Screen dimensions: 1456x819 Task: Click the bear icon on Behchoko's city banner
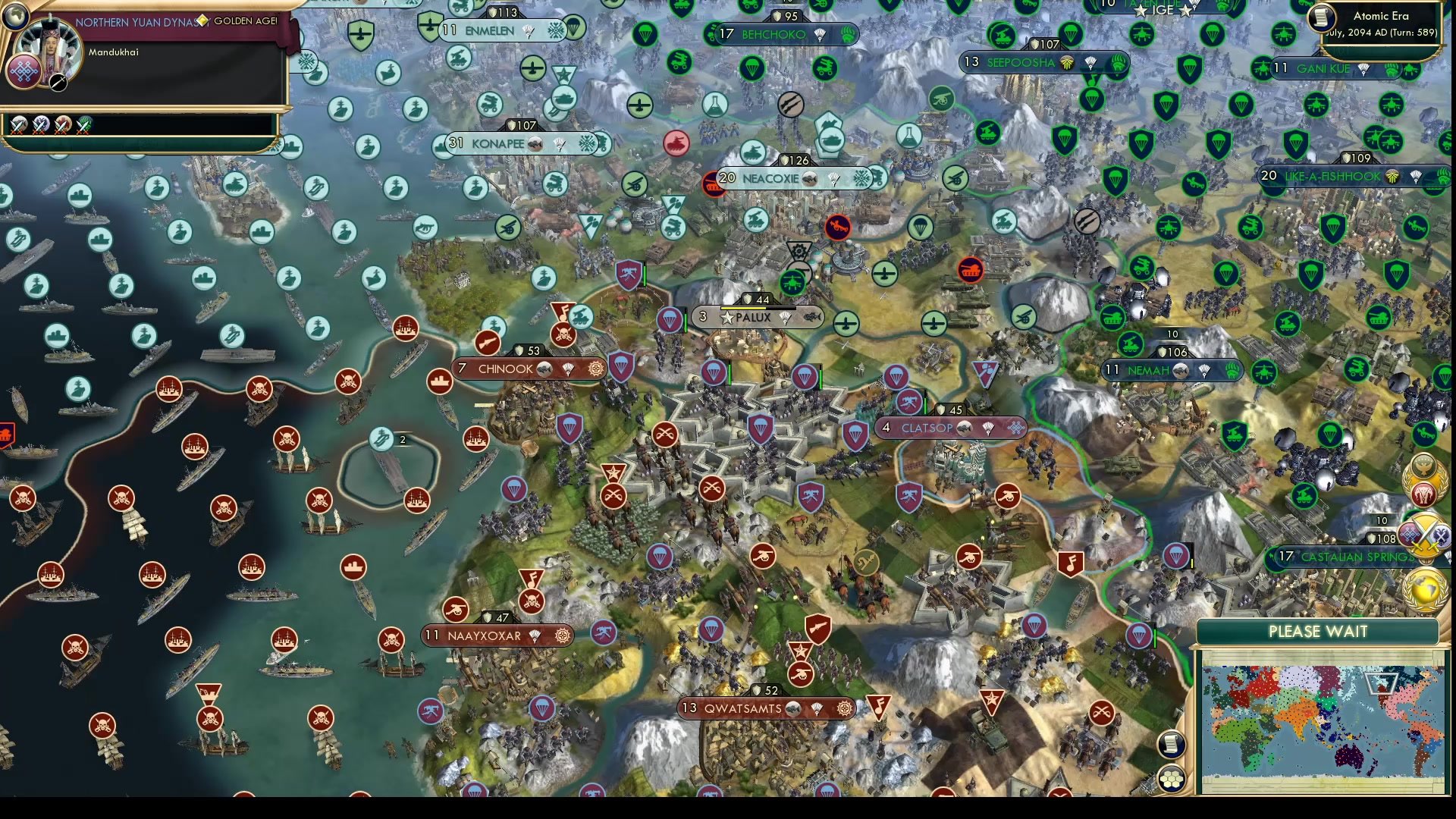849,34
